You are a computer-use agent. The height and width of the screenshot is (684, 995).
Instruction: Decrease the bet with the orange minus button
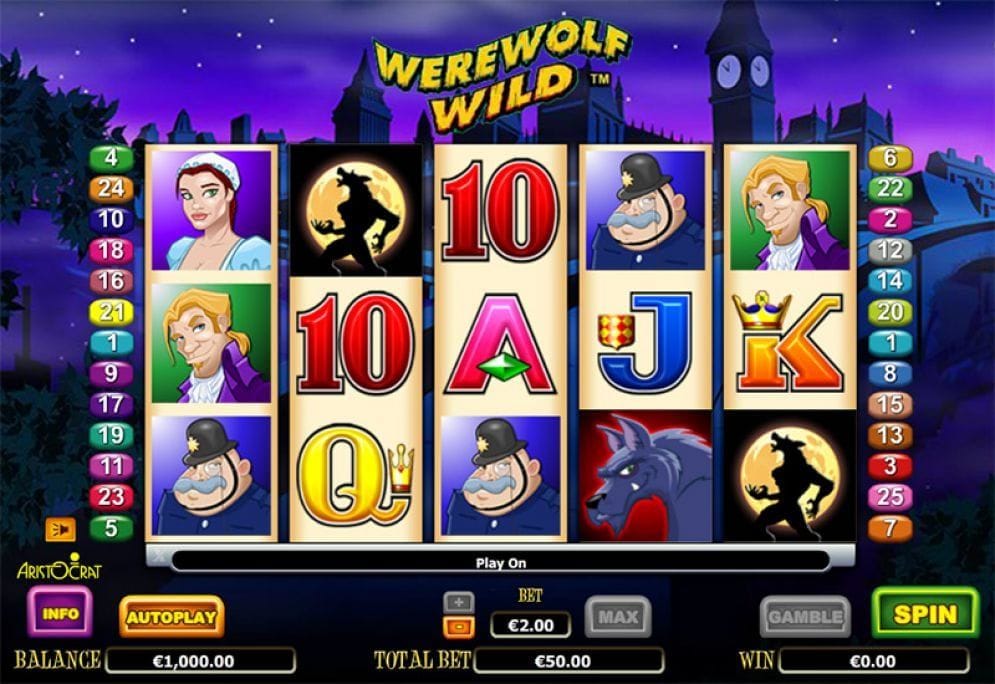click(x=459, y=626)
